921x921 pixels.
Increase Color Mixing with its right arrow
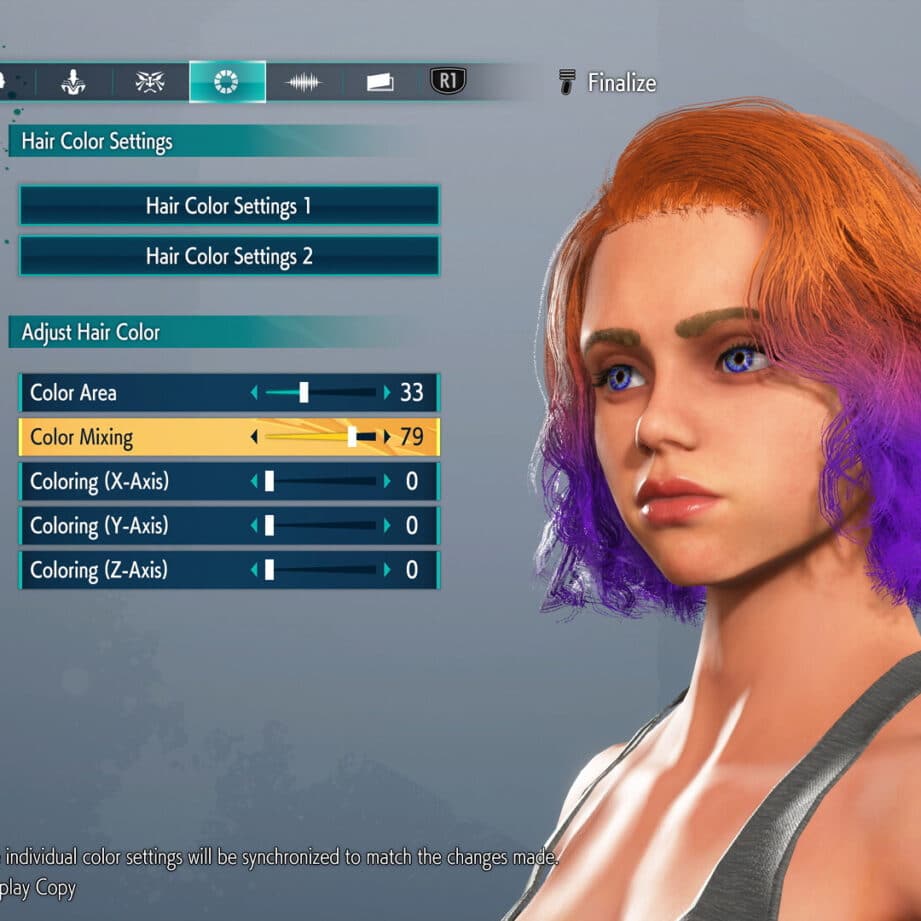387,437
